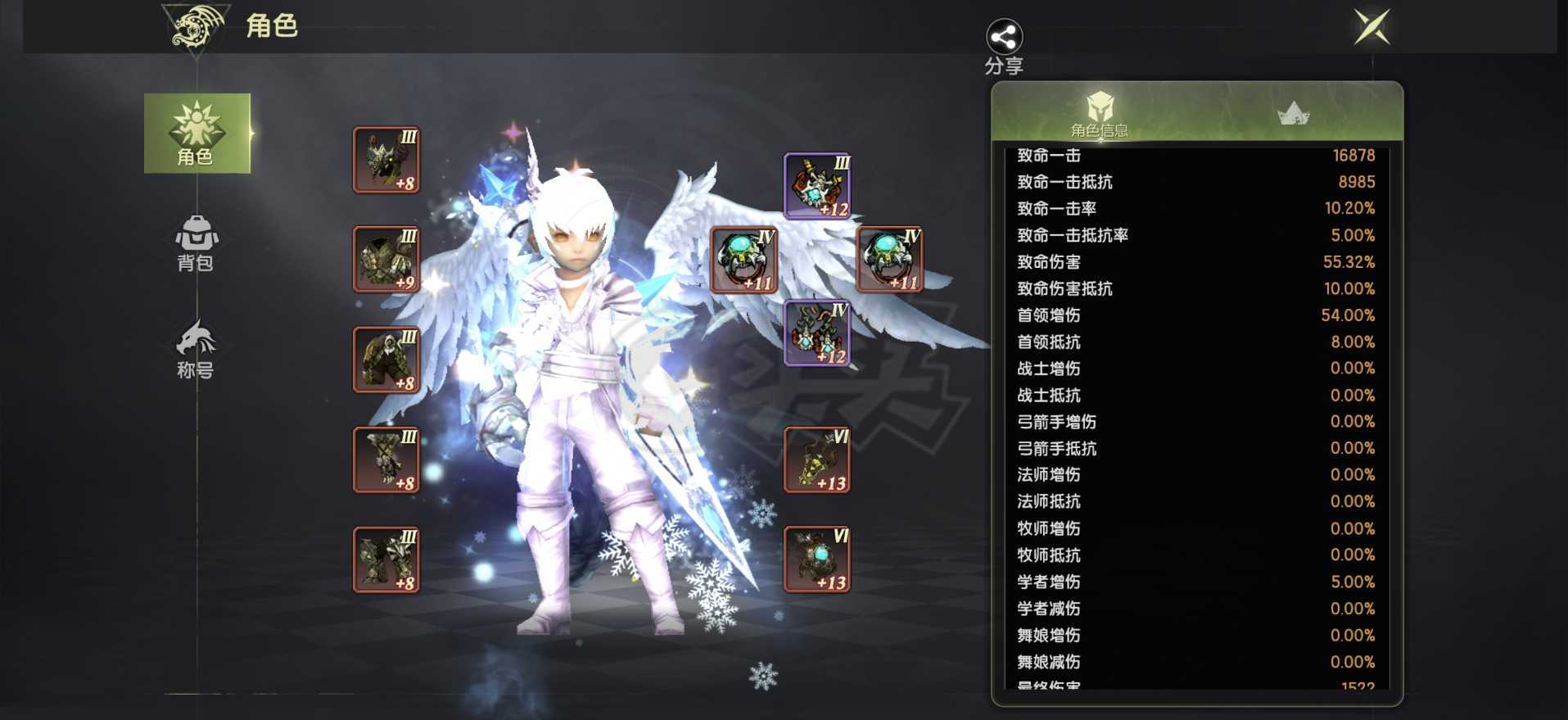Select the +12 earrings equipment slot
Screen dimensions: 1568x720
point(817,333)
